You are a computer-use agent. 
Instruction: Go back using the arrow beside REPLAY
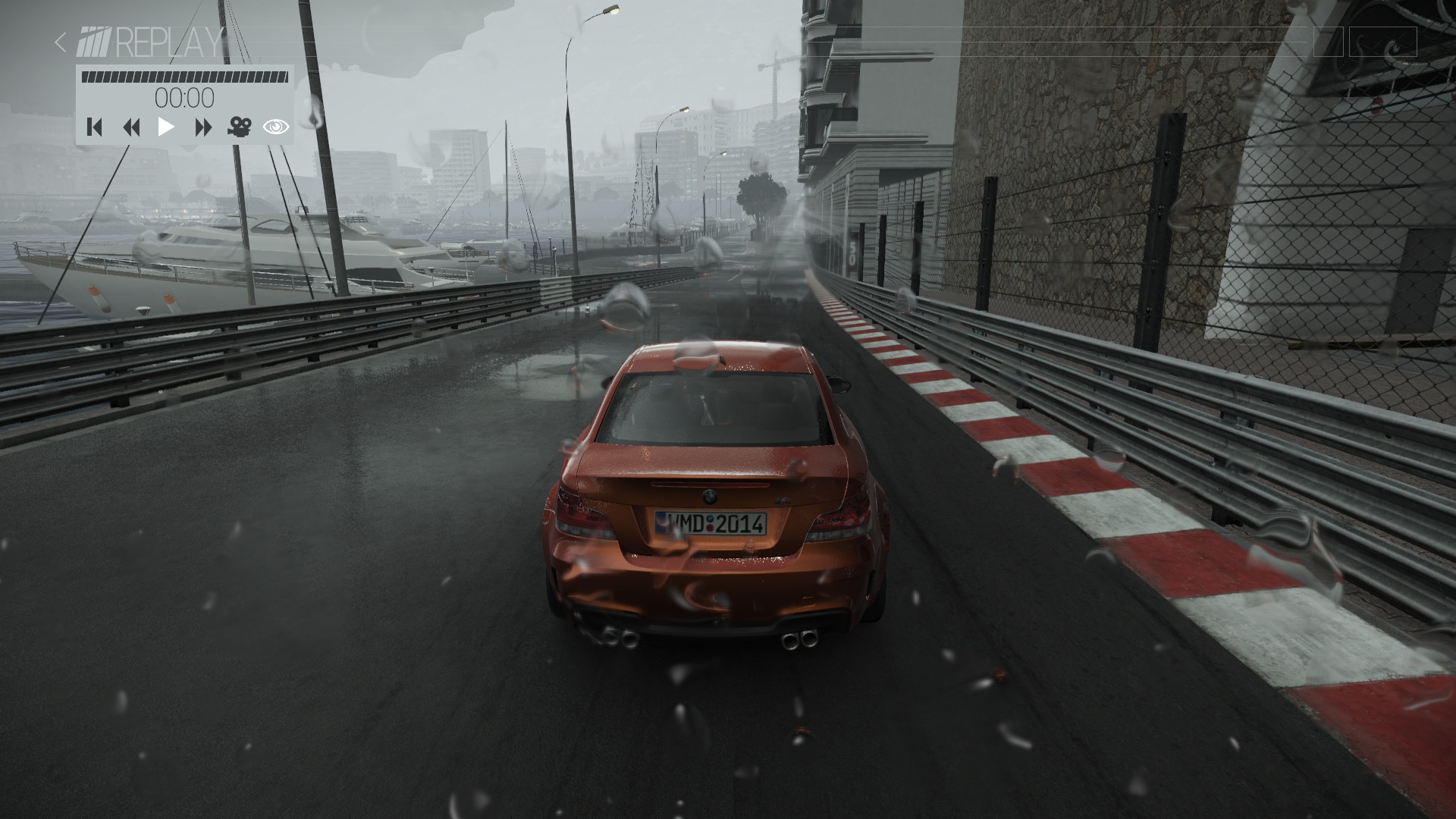pyautogui.click(x=61, y=42)
